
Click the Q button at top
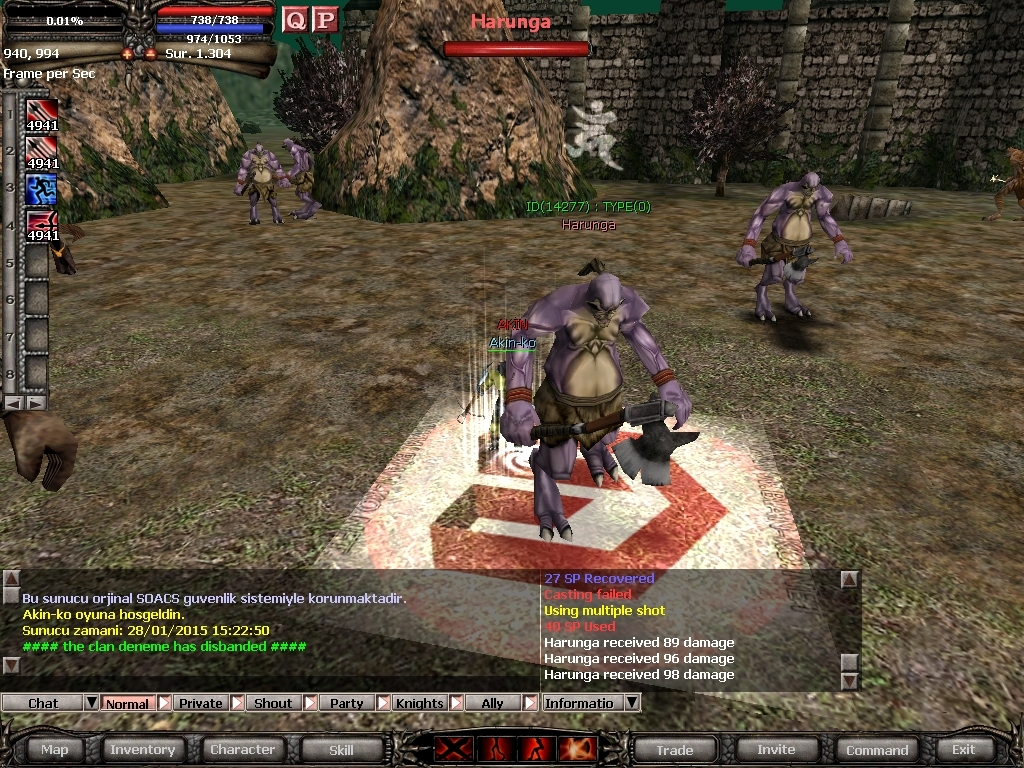(295, 19)
